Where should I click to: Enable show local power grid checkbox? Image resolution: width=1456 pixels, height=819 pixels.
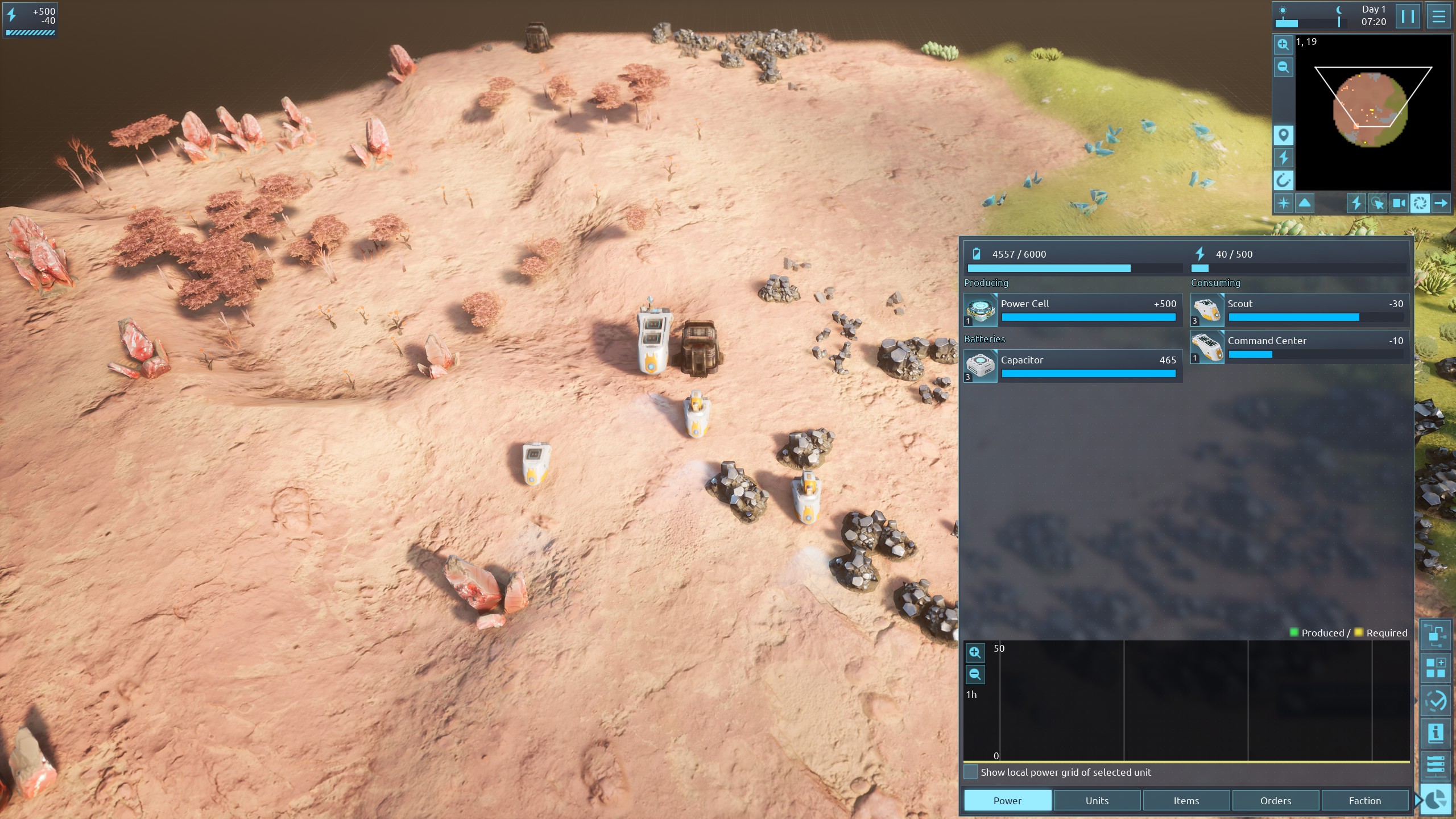(971, 772)
